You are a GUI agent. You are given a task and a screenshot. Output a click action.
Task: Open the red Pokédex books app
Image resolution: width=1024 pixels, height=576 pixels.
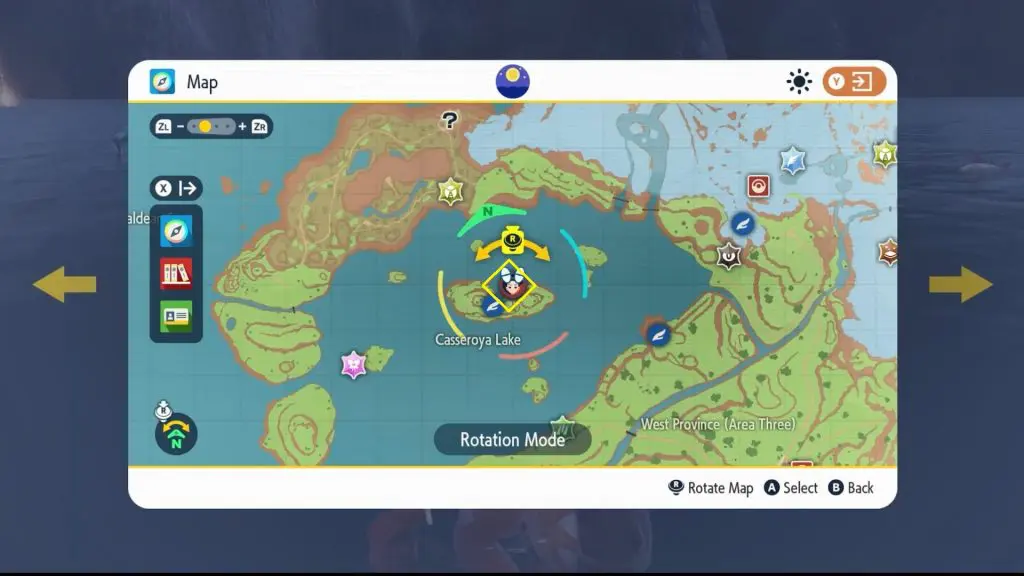(x=176, y=273)
